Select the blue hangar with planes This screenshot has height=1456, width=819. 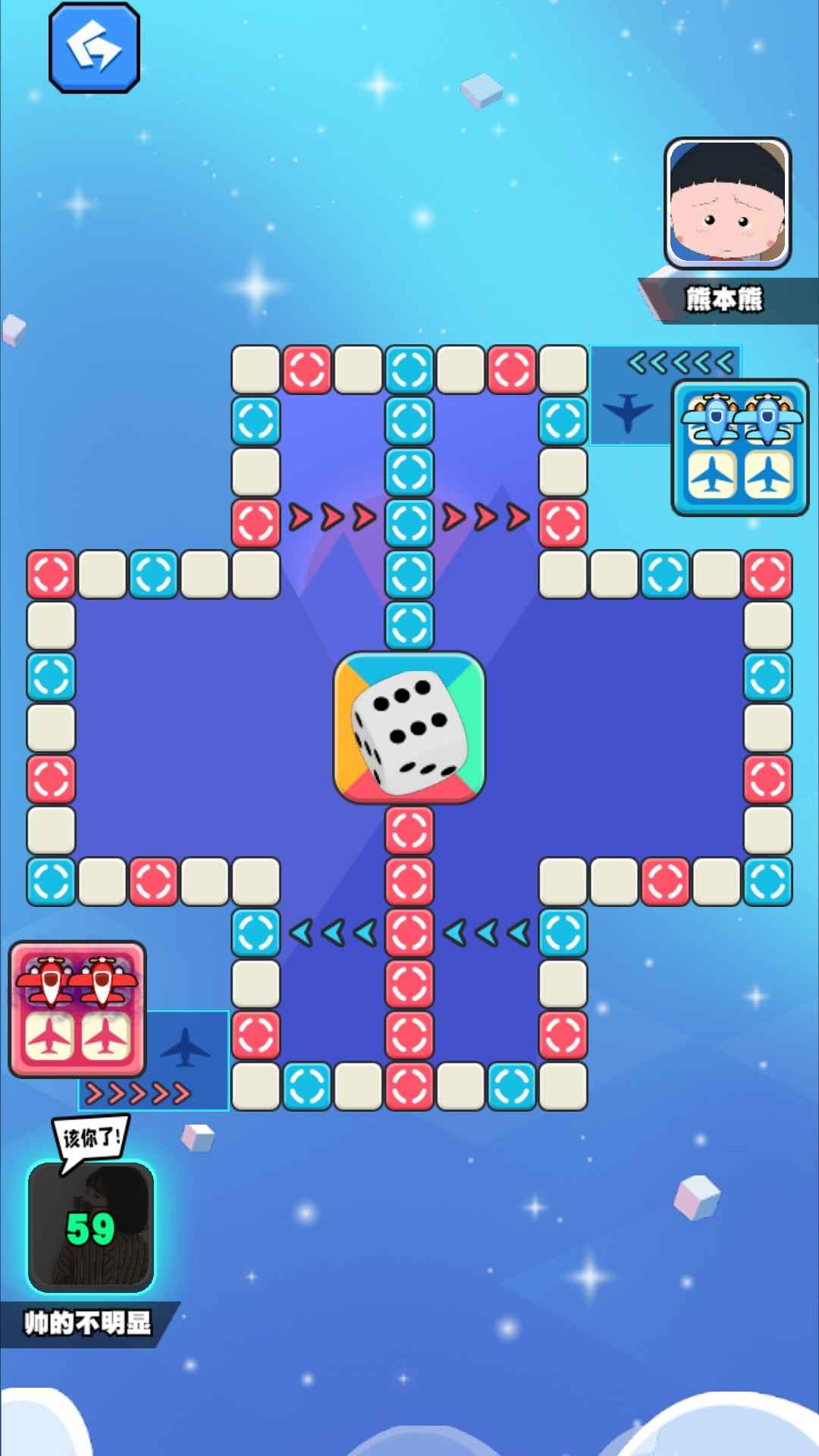[x=739, y=447]
